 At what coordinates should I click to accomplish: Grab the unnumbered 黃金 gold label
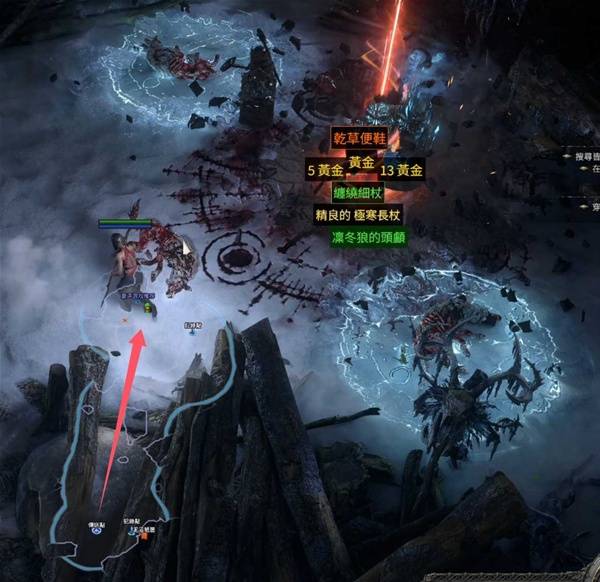(361, 162)
